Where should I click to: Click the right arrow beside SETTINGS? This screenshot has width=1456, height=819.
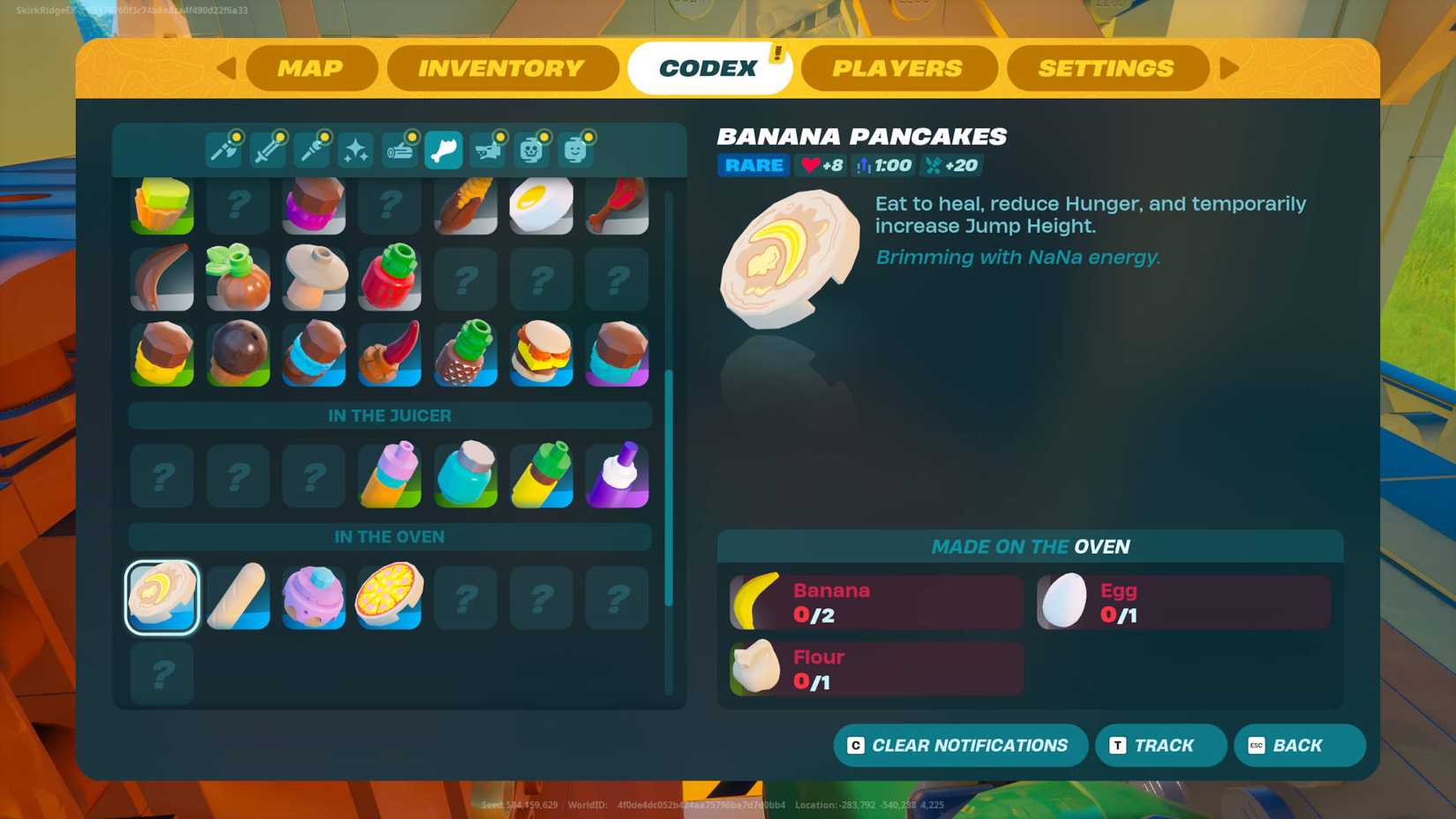(x=1230, y=68)
